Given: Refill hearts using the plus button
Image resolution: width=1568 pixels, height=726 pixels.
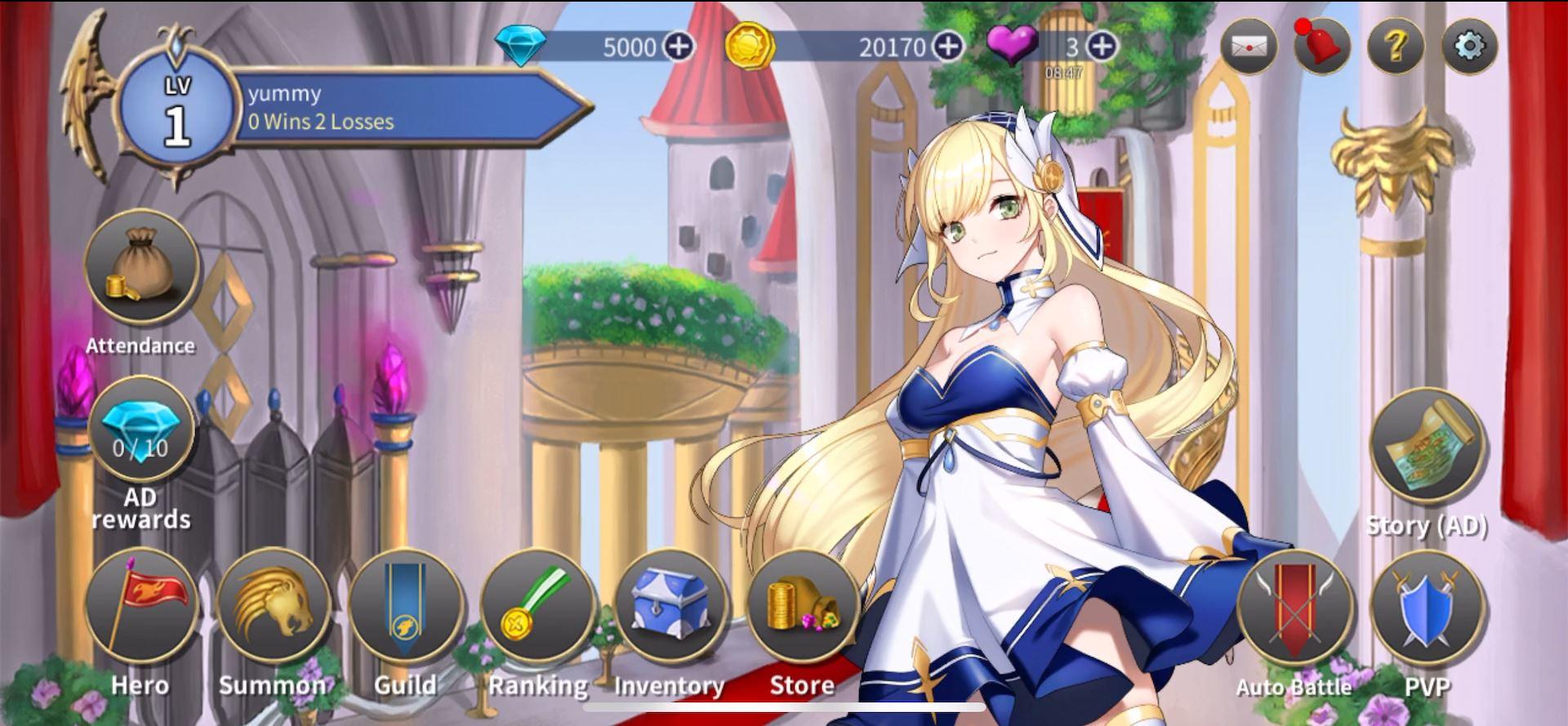Looking at the screenshot, I should pyautogui.click(x=1103, y=47).
